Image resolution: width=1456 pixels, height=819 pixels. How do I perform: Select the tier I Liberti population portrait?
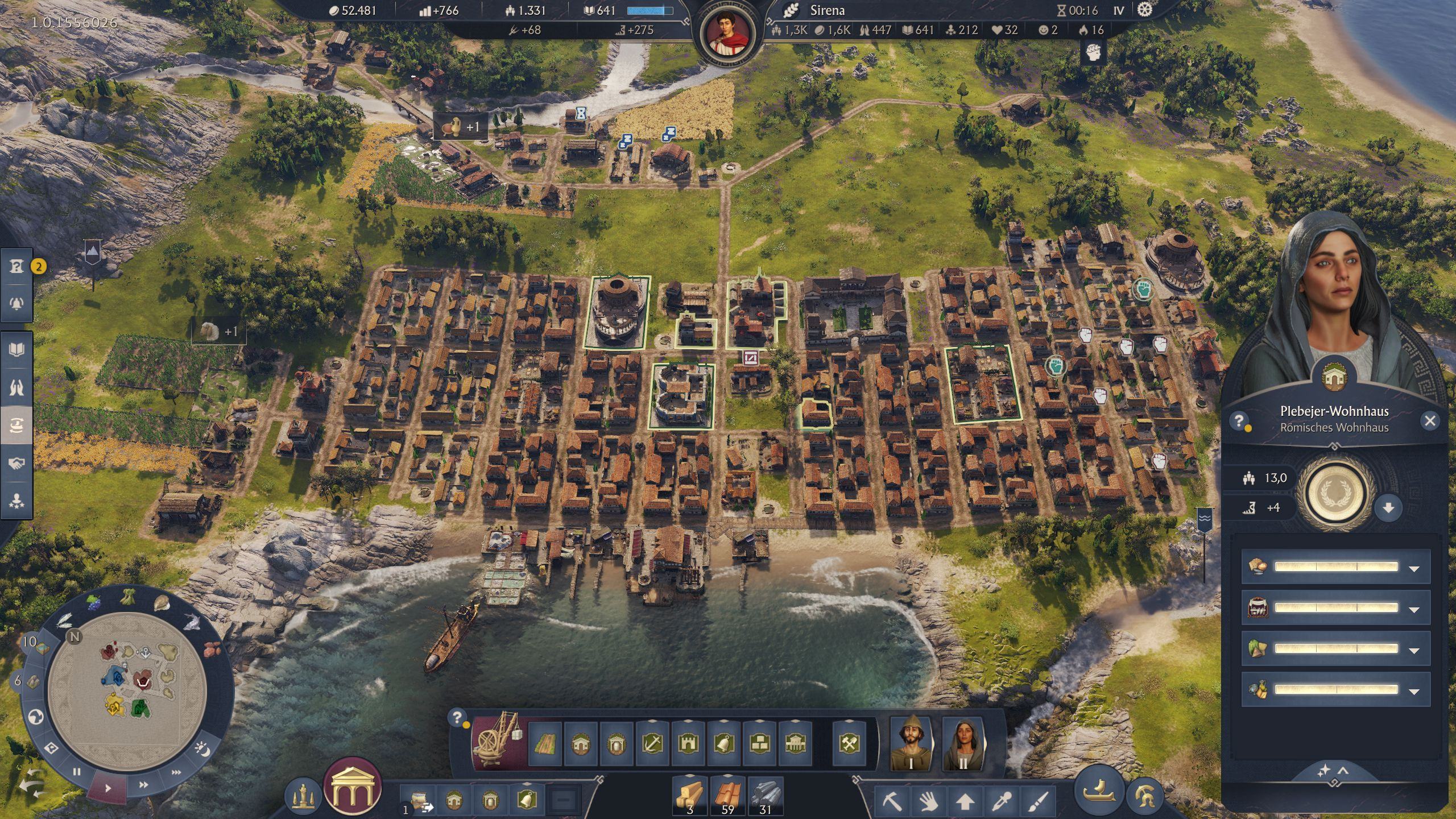911,743
